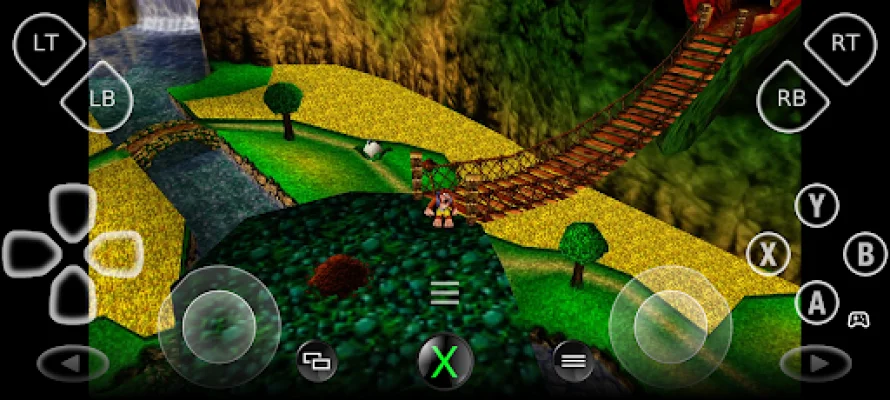890x400 pixels.
Task: Tap the on-screen Y button
Action: click(x=817, y=206)
